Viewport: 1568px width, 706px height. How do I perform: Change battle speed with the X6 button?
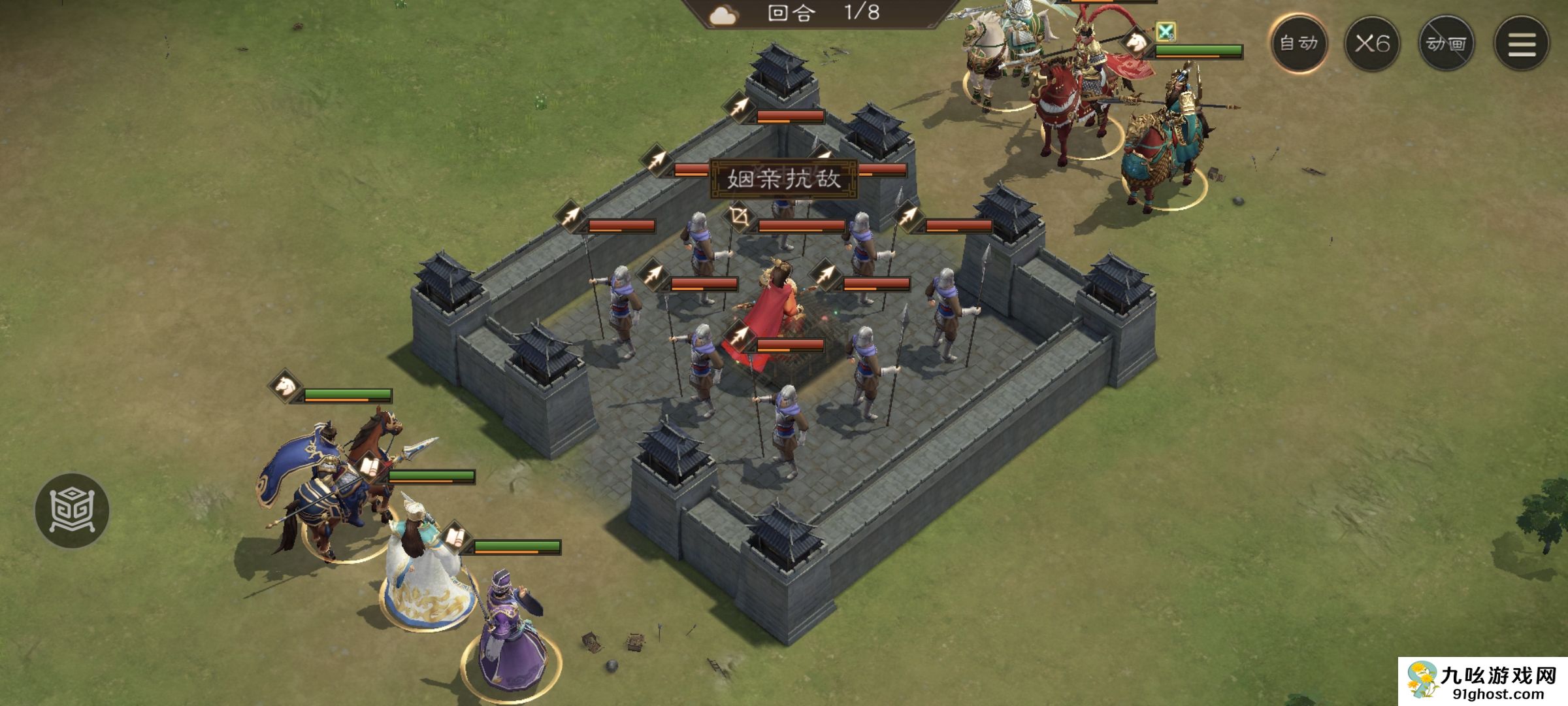click(x=1372, y=44)
